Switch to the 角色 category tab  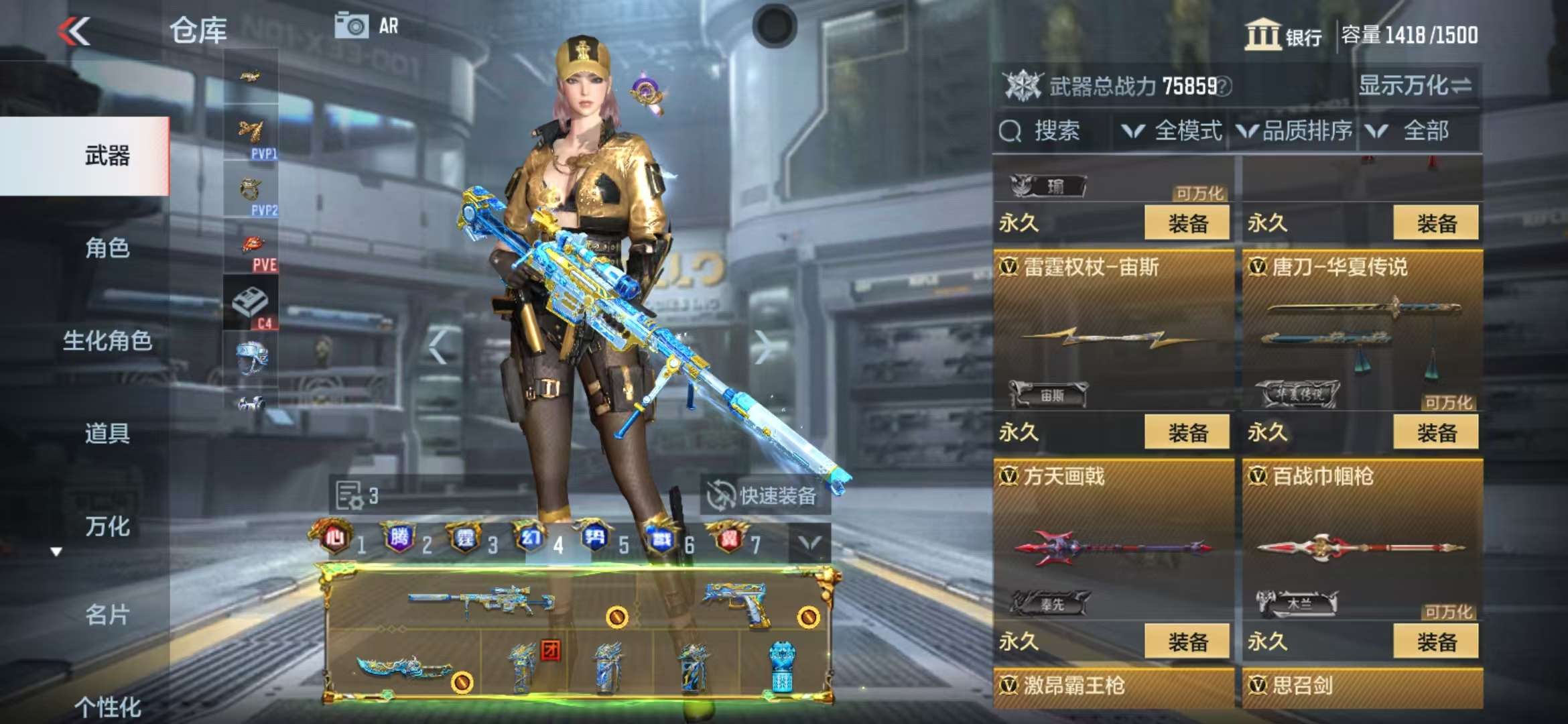pyautogui.click(x=107, y=248)
